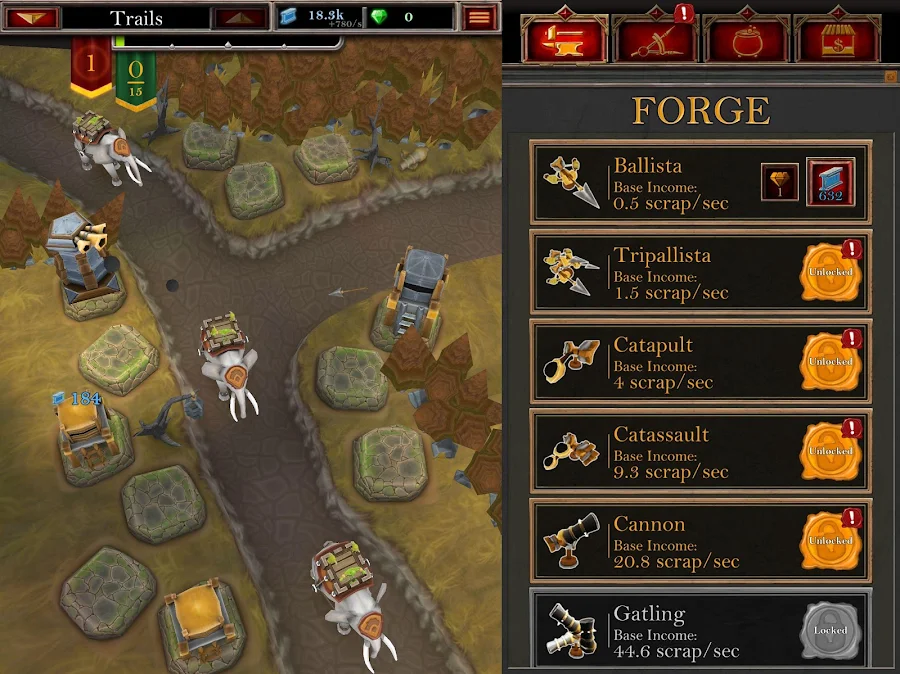Open the shop stall tab

pos(837,40)
